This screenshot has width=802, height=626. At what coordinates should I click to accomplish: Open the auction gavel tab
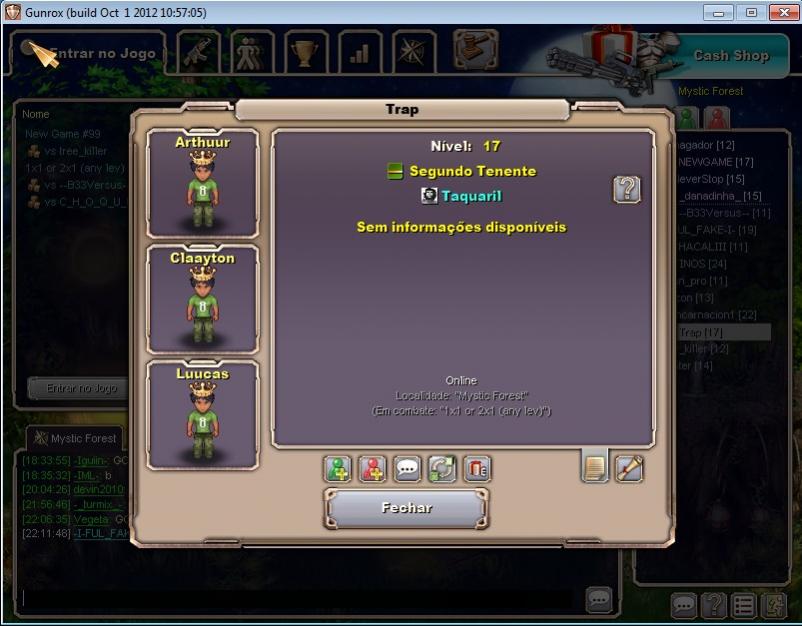(x=476, y=49)
